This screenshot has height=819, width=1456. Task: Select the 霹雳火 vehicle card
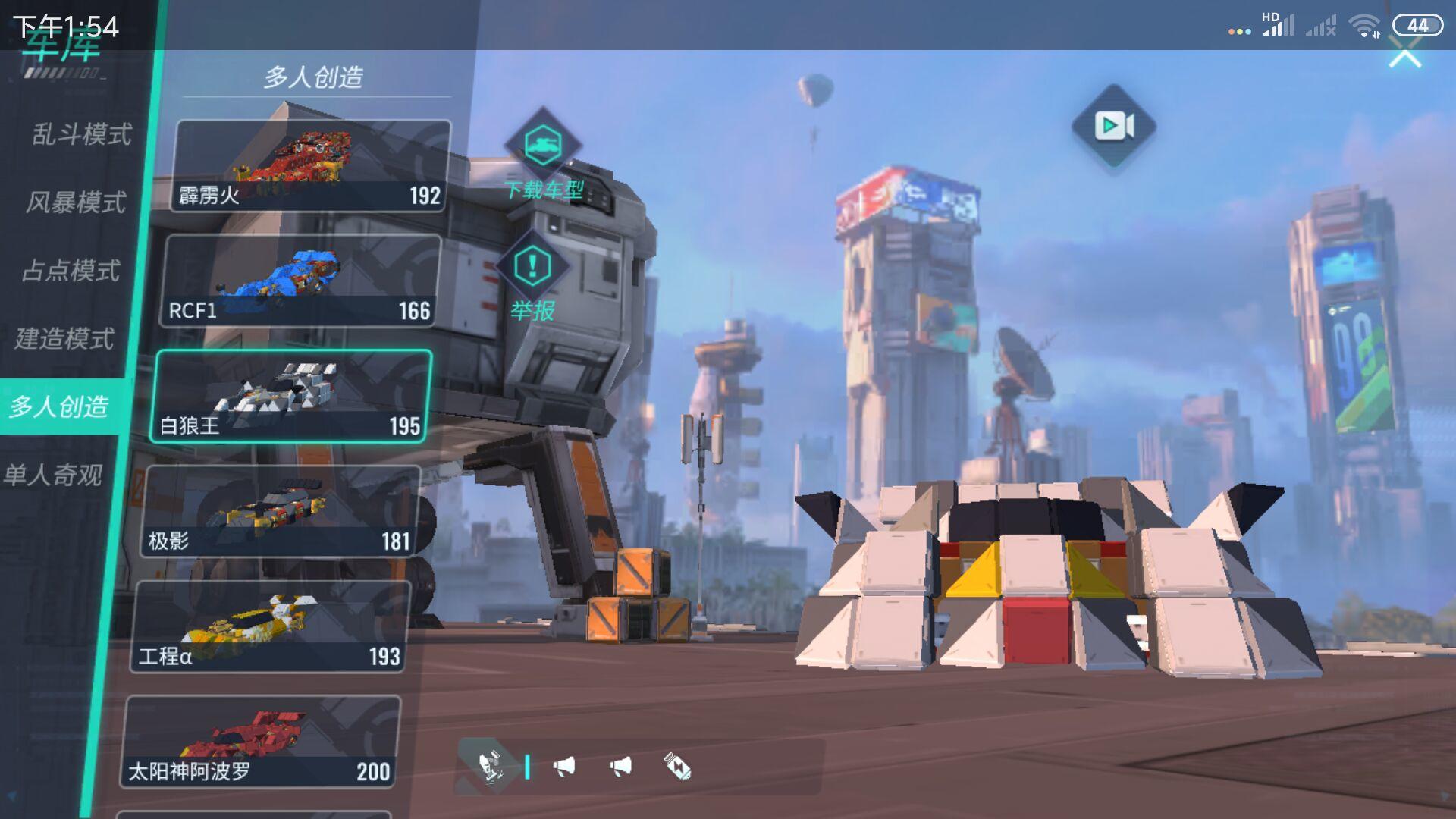point(309,166)
